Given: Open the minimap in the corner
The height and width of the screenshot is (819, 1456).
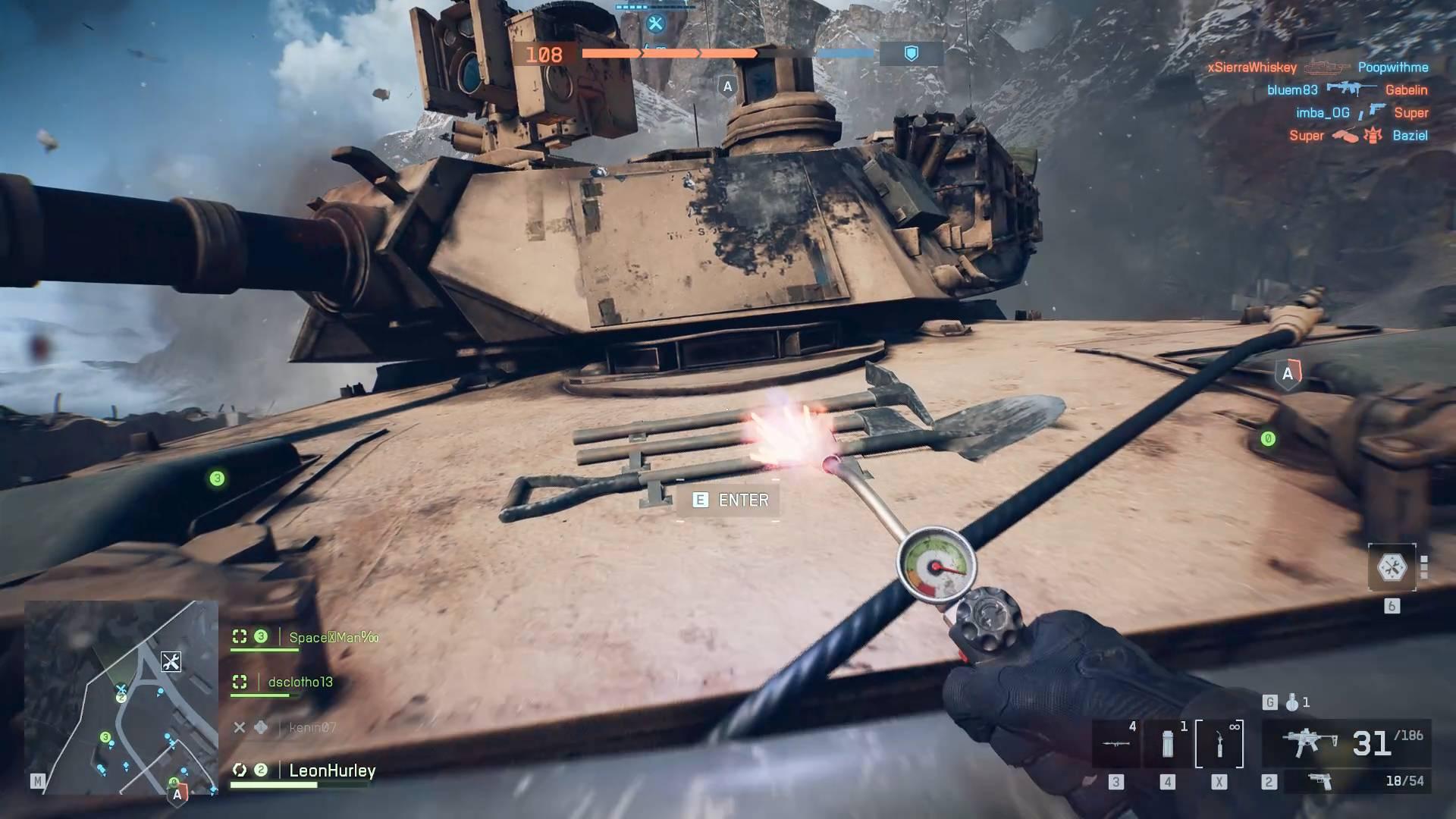Looking at the screenshot, I should click(x=121, y=696).
